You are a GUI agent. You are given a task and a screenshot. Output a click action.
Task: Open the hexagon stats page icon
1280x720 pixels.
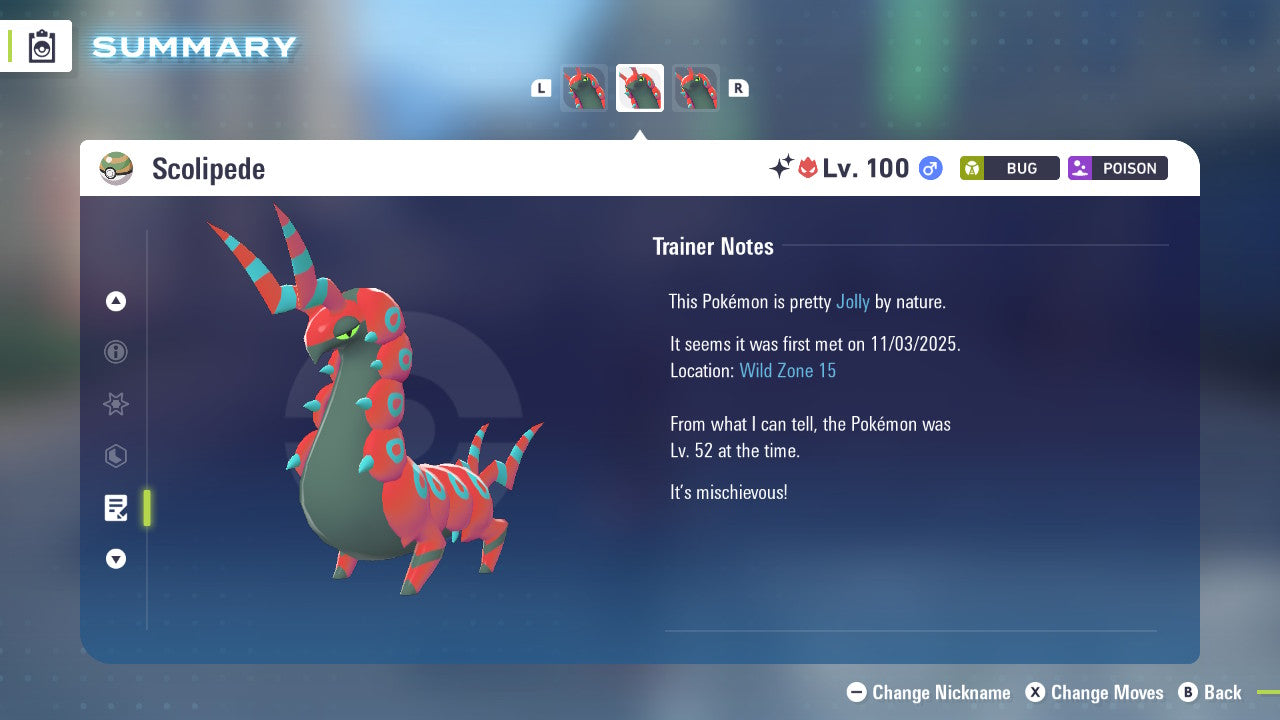click(115, 456)
